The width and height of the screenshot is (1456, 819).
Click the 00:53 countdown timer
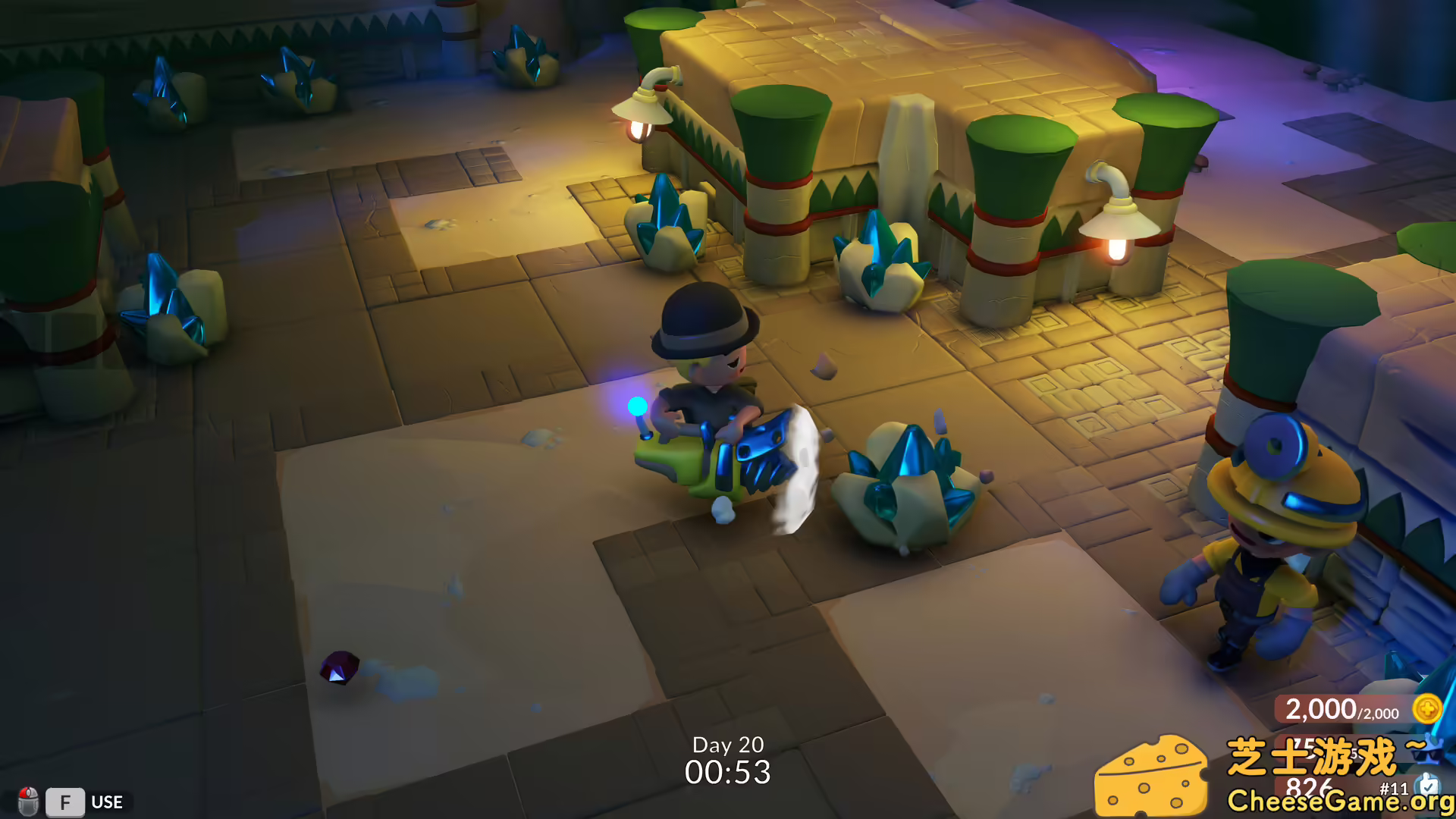coord(728,772)
